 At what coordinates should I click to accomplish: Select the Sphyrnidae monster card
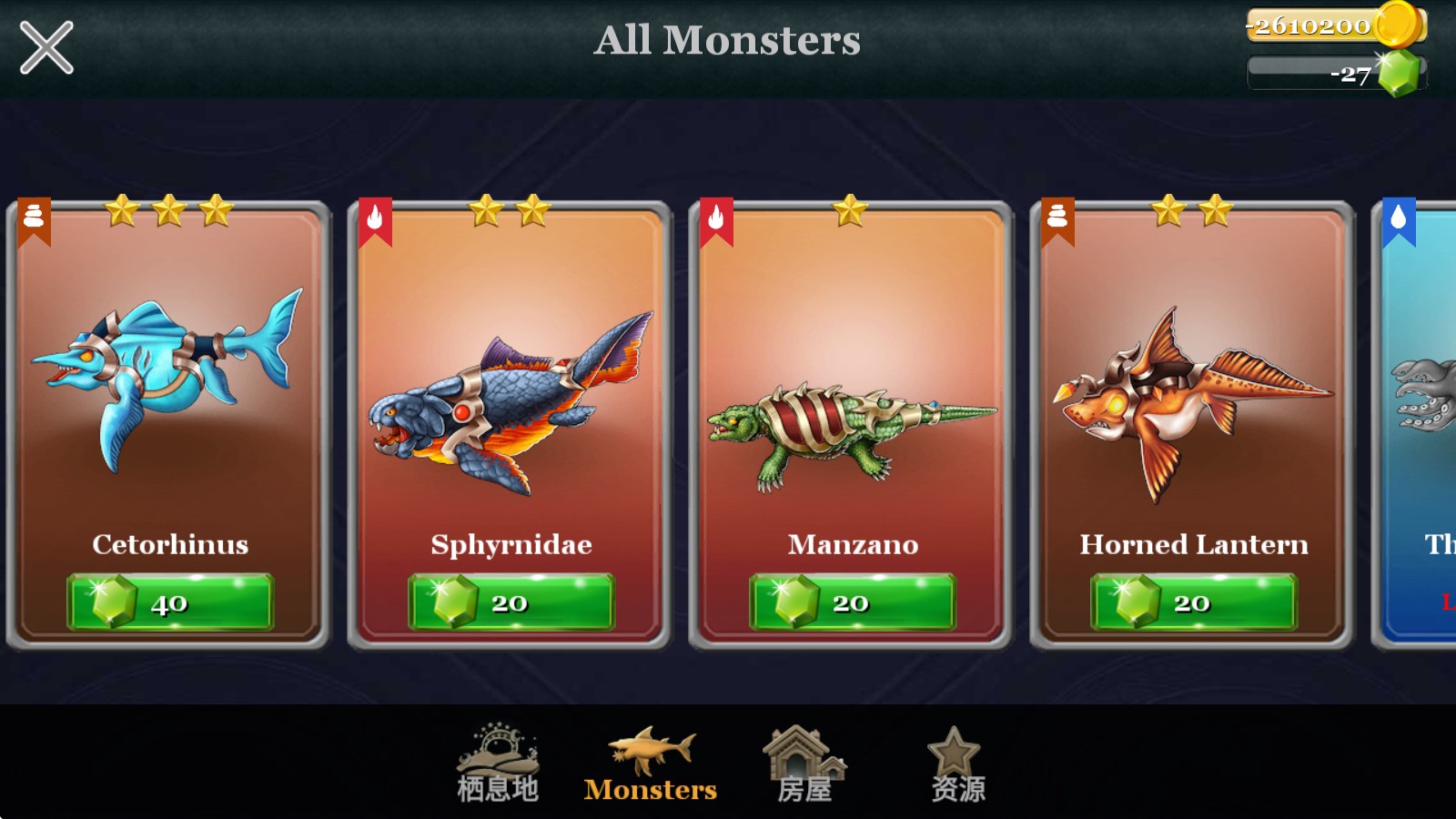510,391
